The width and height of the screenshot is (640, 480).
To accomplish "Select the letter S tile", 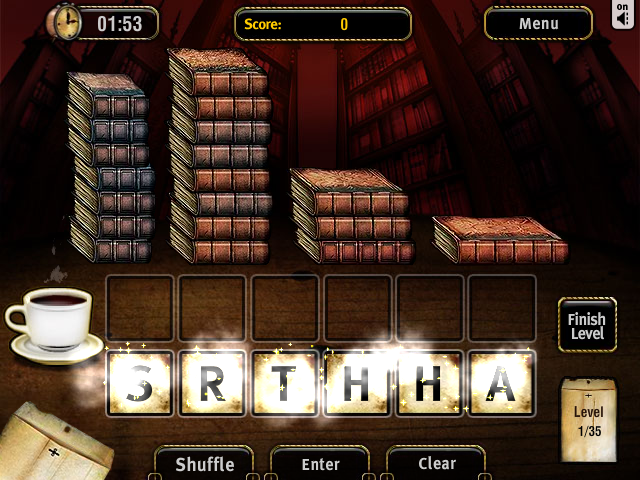I will 140,383.
